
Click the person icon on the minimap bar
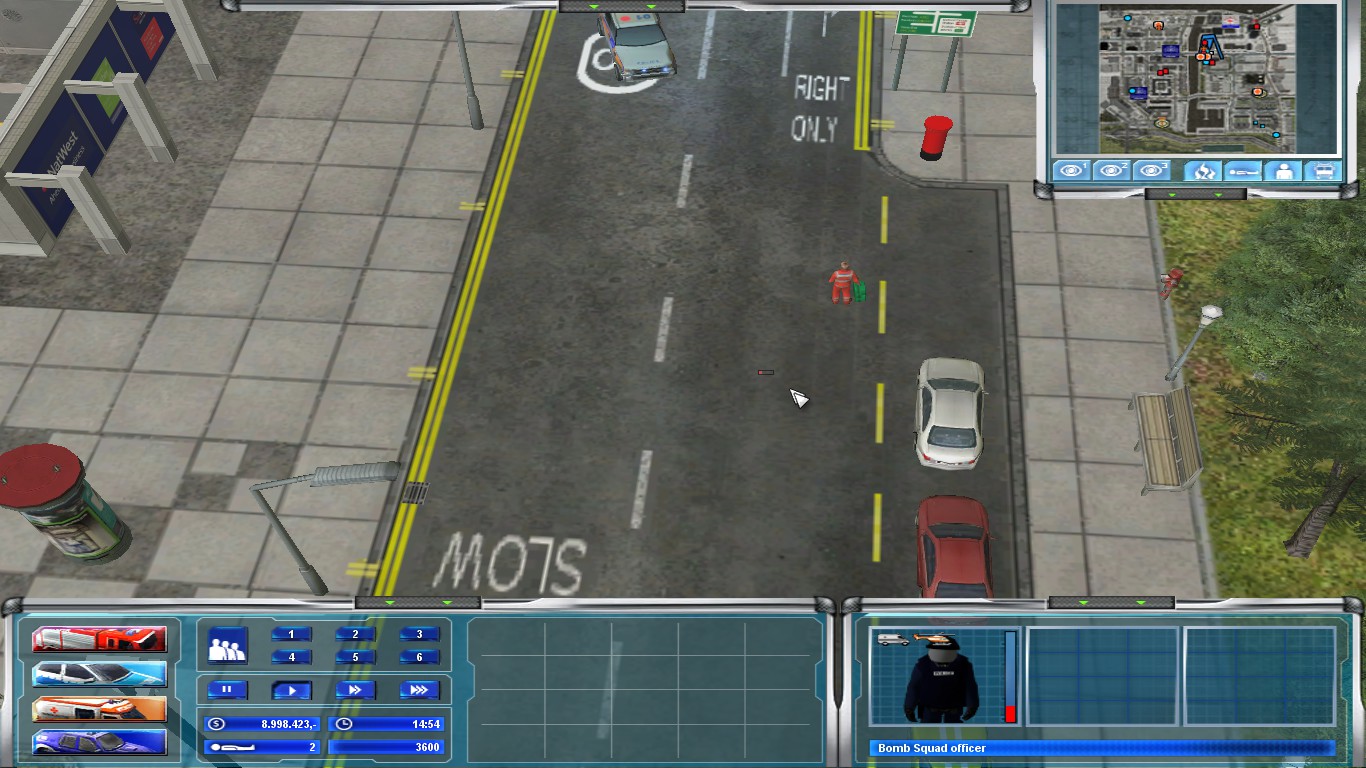click(1283, 171)
